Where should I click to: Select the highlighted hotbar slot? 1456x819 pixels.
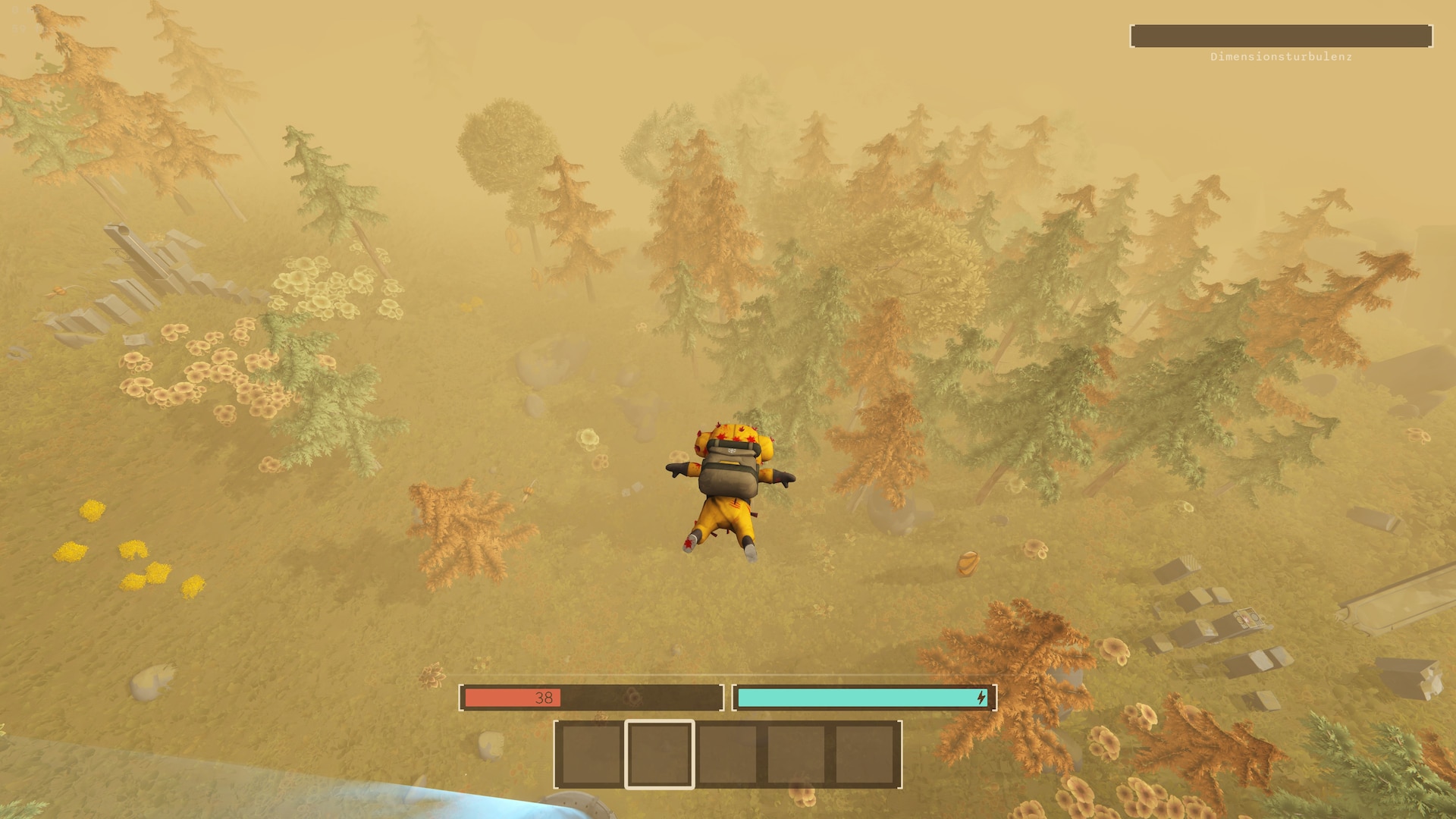pos(659,754)
